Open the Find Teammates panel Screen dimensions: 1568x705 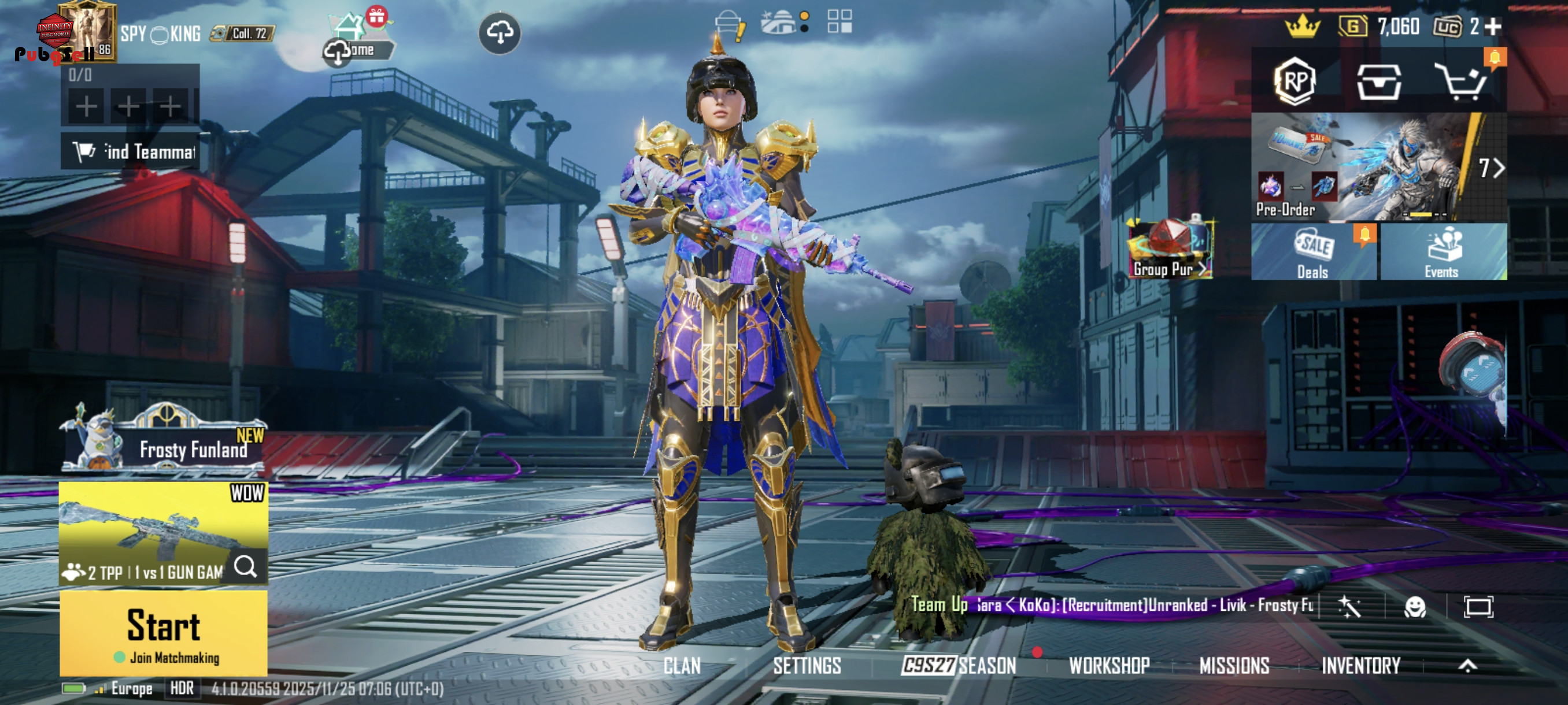(x=131, y=151)
